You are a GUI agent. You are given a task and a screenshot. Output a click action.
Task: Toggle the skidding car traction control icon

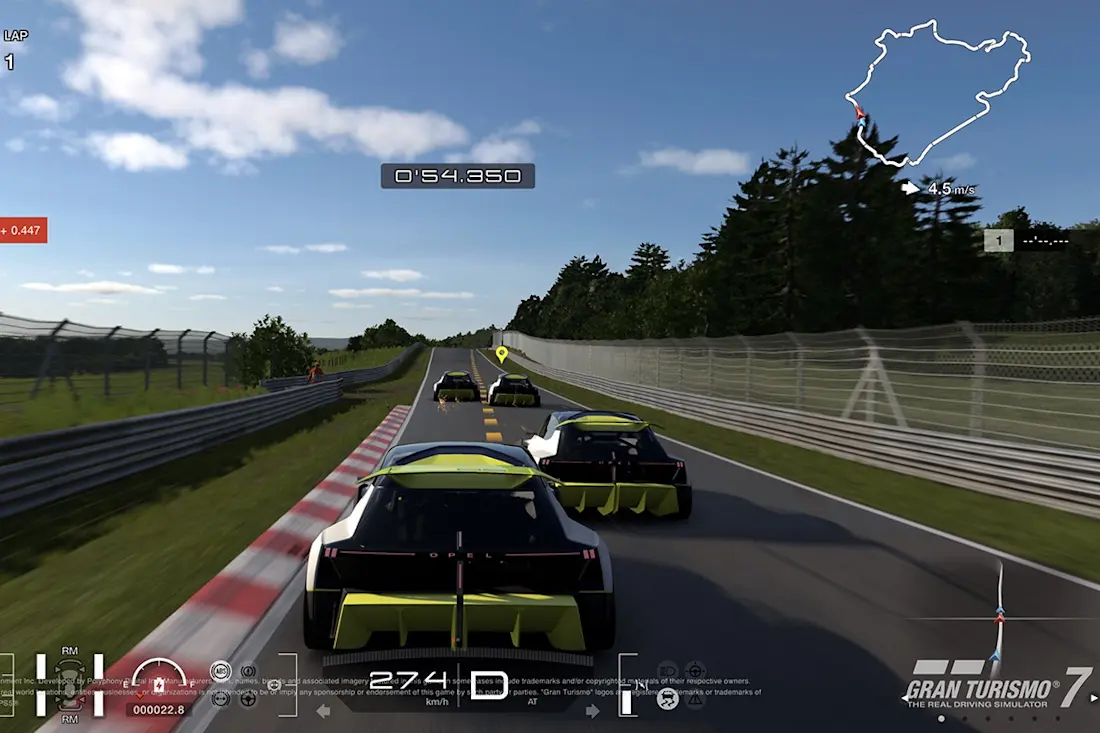point(667,699)
